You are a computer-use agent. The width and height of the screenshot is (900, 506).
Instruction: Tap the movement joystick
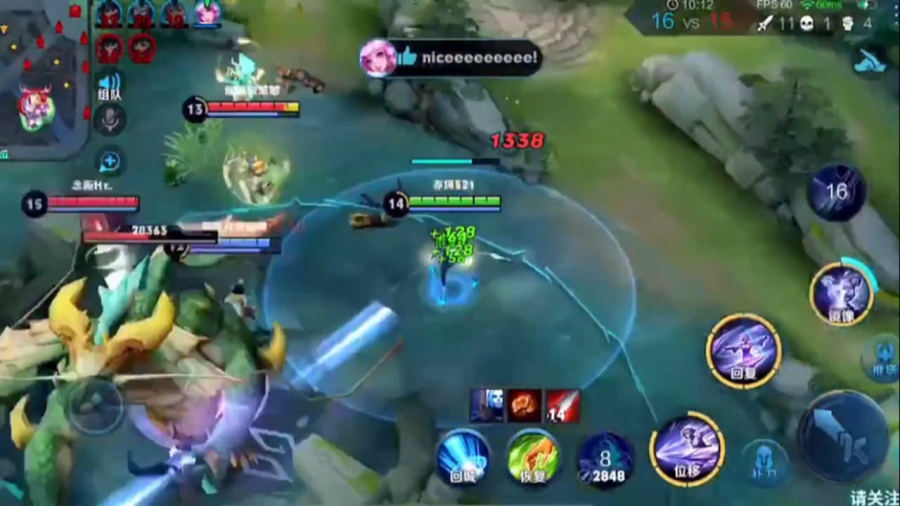[x=96, y=405]
